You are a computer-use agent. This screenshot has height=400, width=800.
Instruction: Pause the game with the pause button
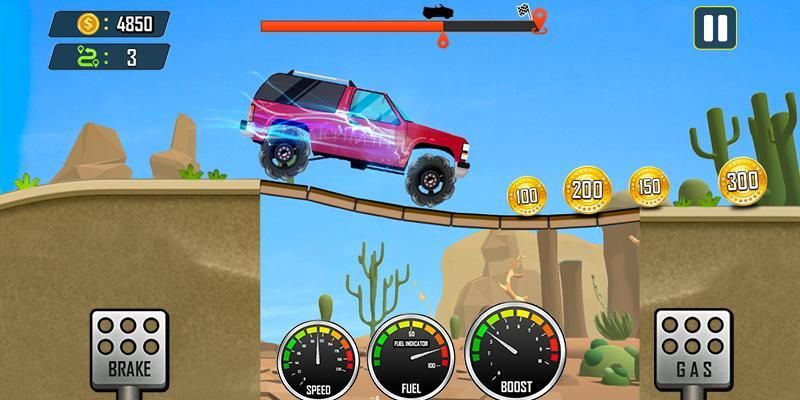(x=715, y=28)
